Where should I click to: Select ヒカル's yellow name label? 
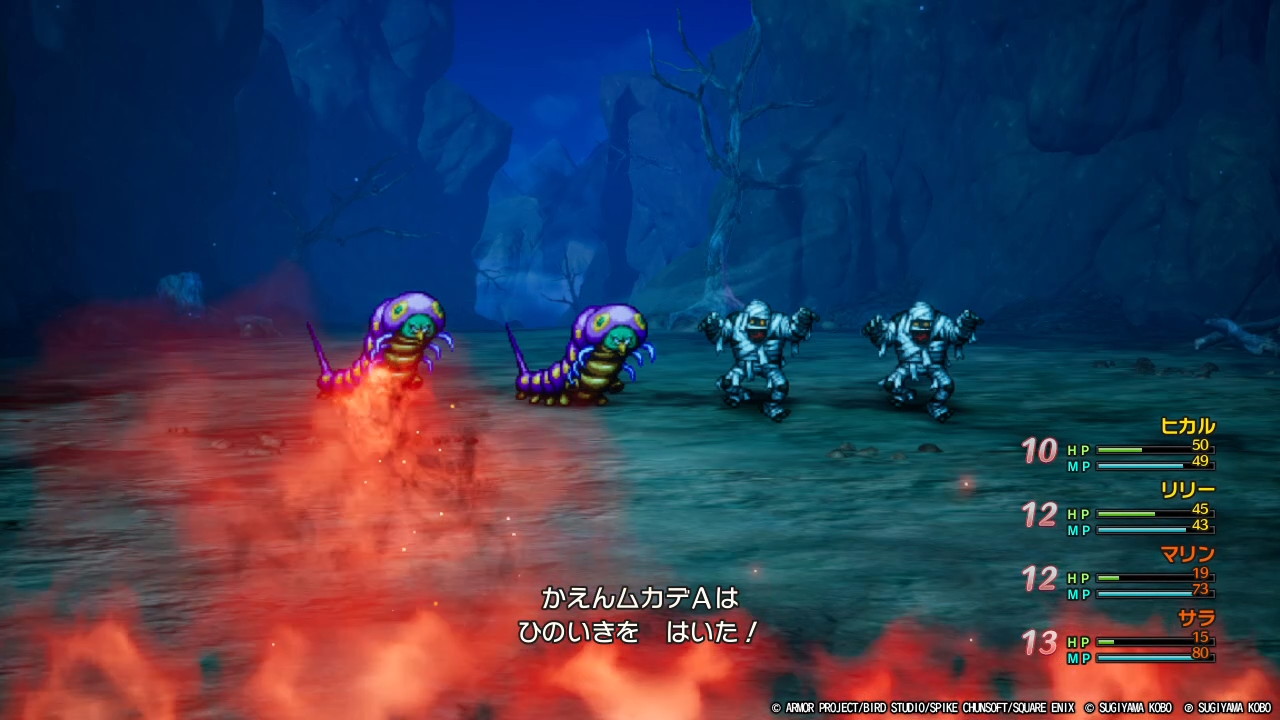(1190, 428)
